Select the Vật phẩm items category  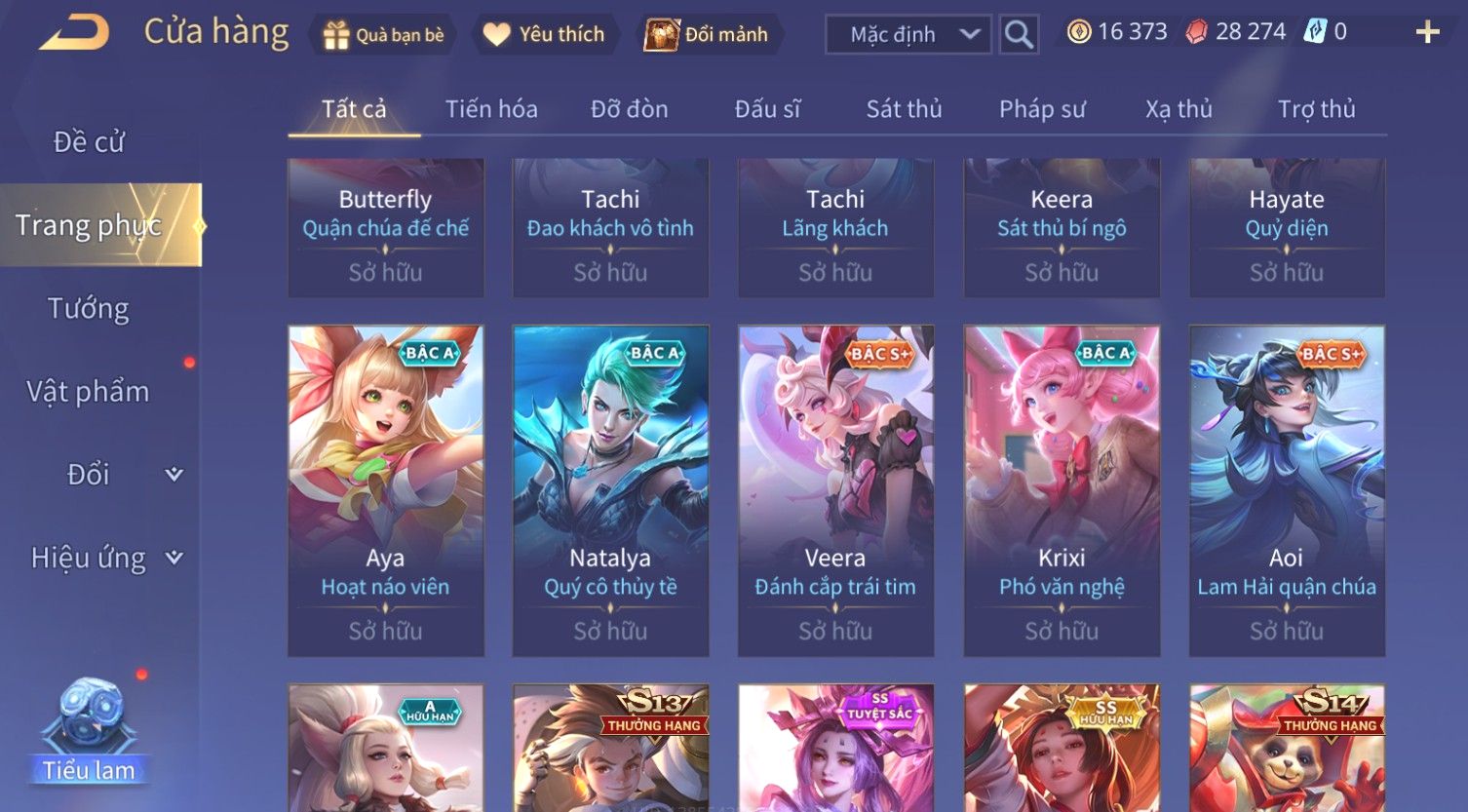(89, 392)
